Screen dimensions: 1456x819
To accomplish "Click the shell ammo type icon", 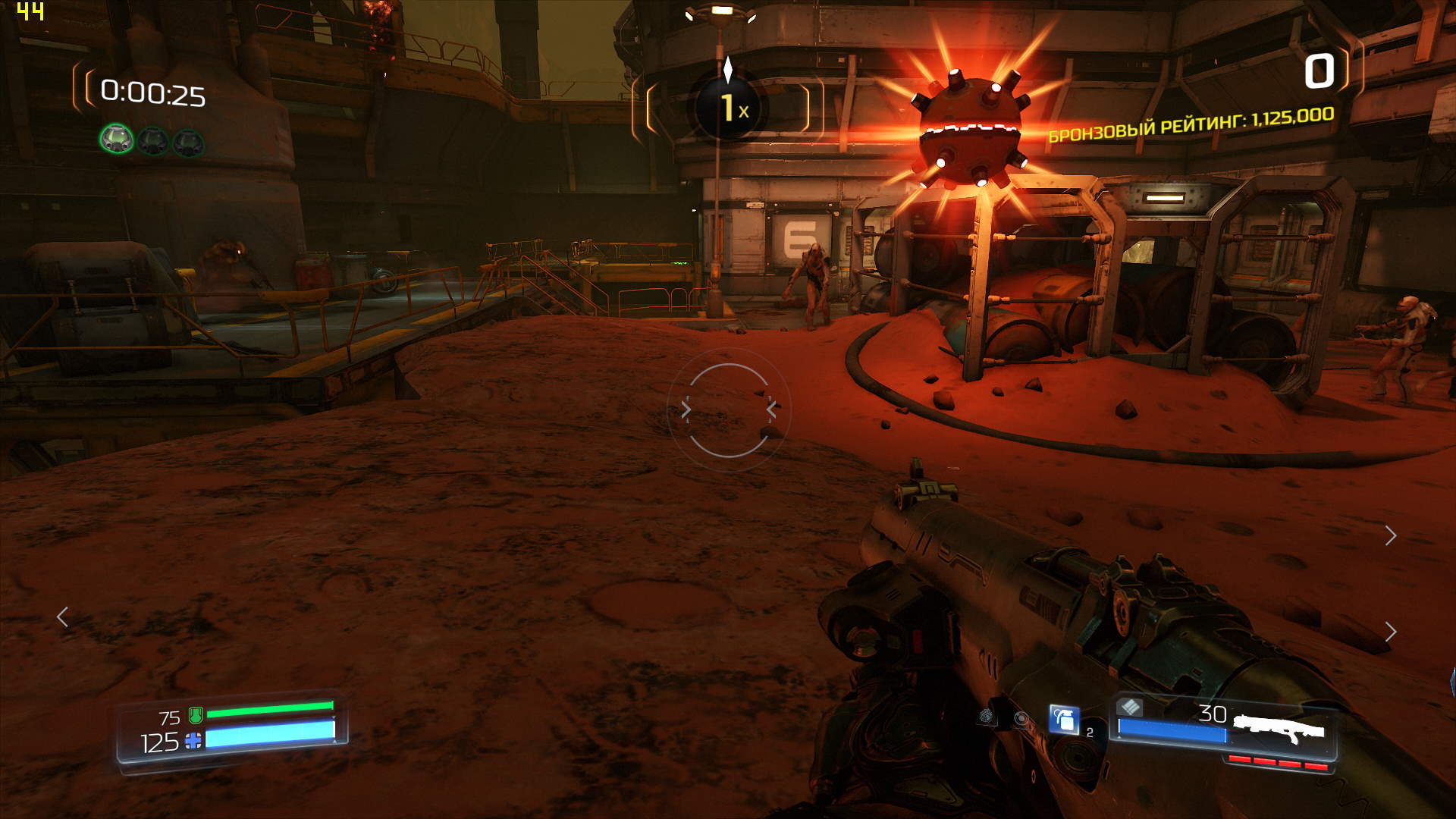I will pos(1130,708).
